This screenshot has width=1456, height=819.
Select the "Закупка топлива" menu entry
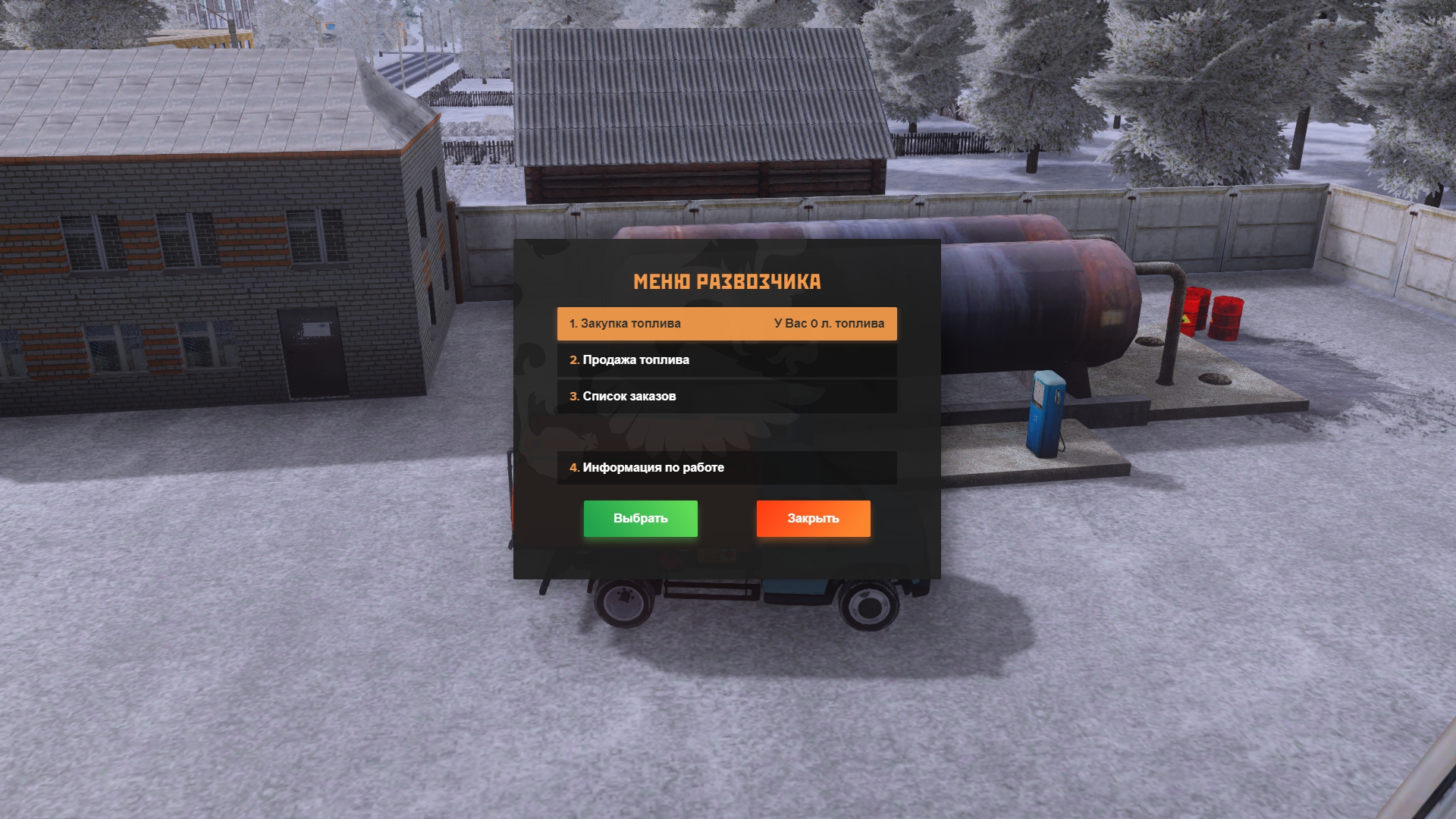tap(726, 324)
